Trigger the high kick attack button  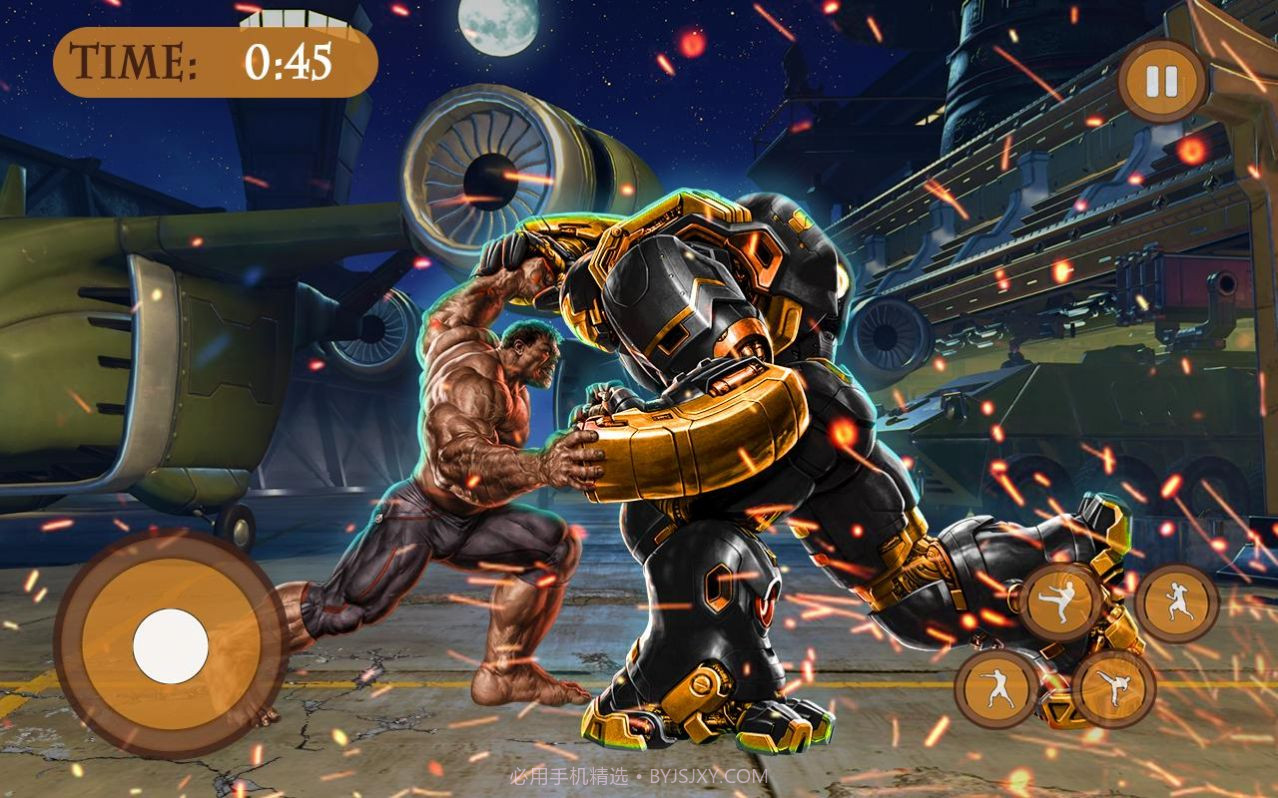tap(1115, 688)
